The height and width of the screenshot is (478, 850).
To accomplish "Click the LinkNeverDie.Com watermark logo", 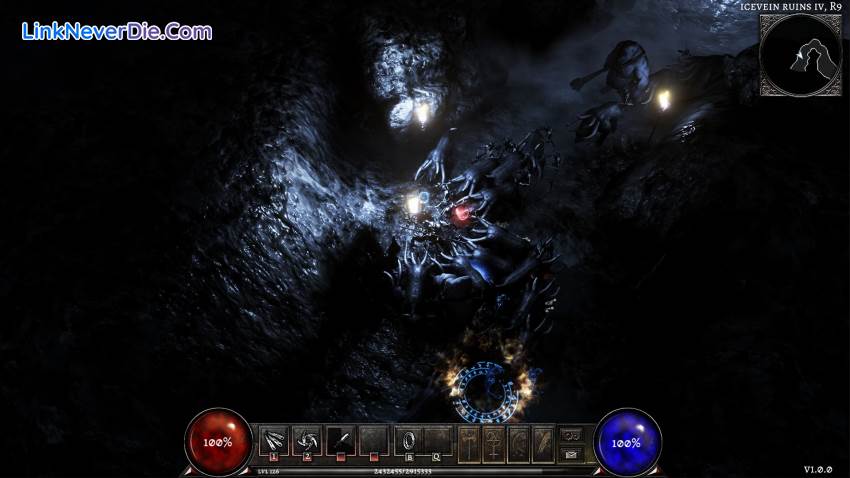I will tap(116, 32).
